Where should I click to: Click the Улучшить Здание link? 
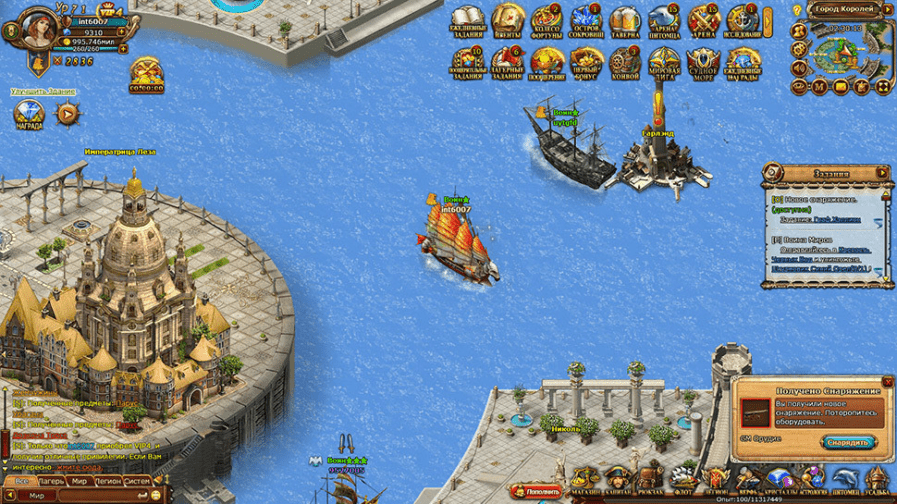click(44, 91)
